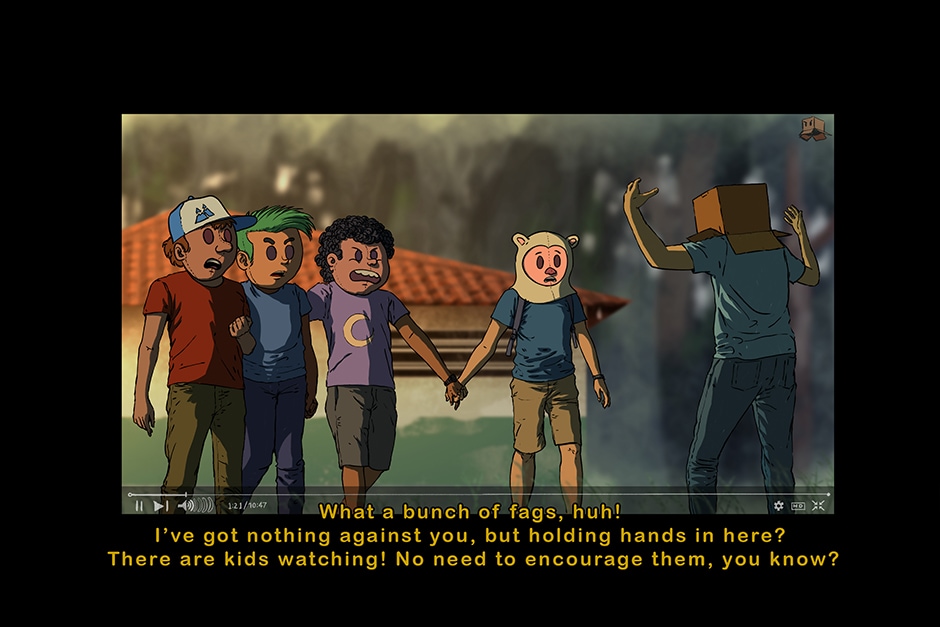940x627 pixels.
Task: Mute the video using the speaker icon
Action: pos(186,506)
